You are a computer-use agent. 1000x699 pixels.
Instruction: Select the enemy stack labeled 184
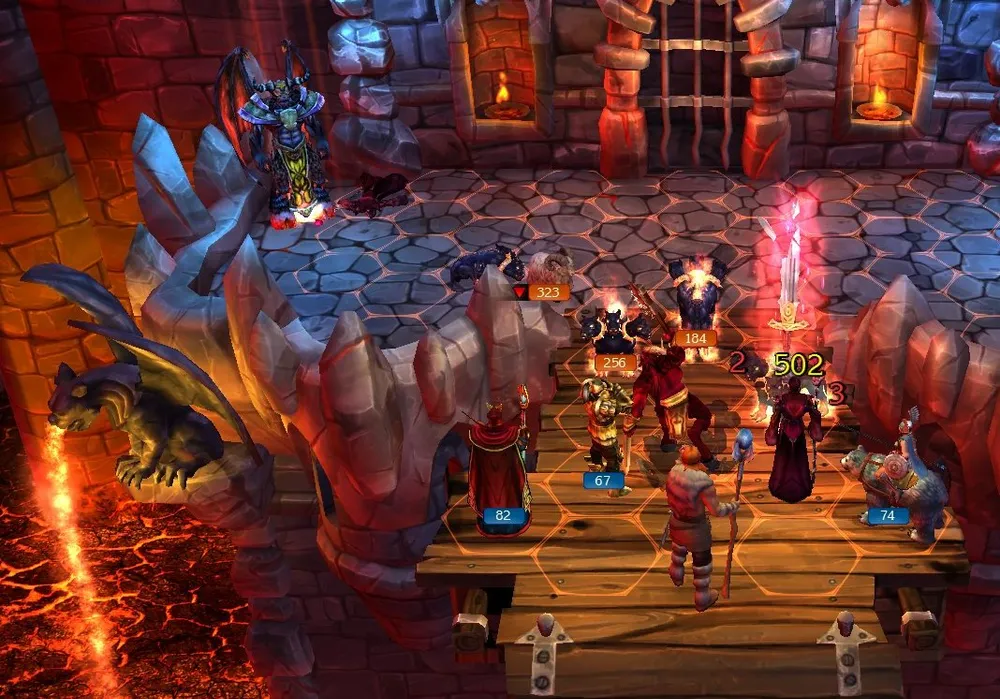pyautogui.click(x=697, y=295)
